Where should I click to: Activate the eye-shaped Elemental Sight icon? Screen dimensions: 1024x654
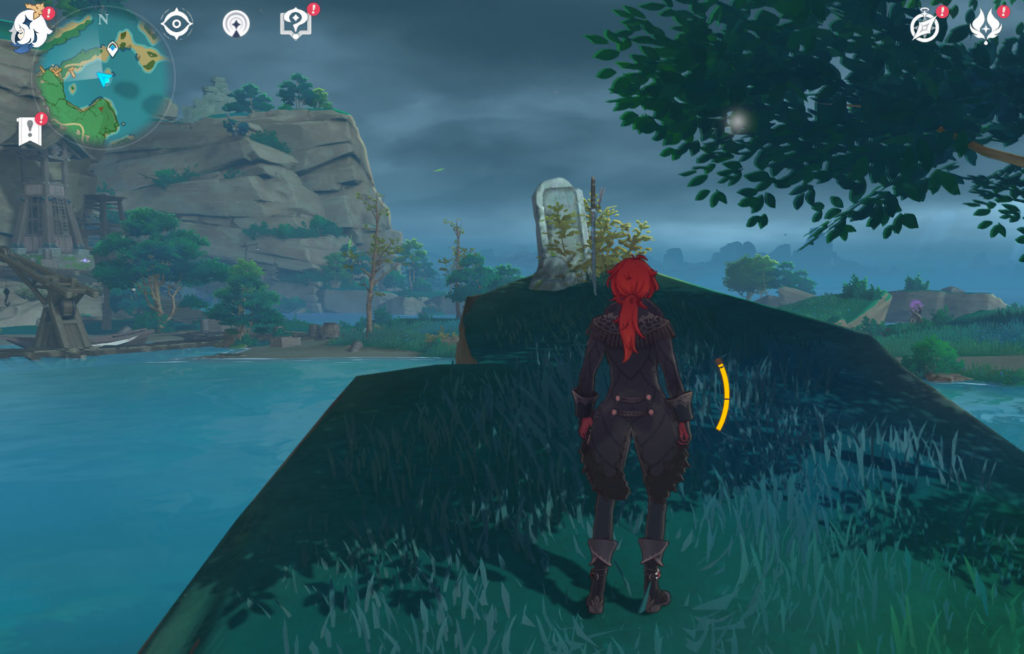click(x=177, y=24)
